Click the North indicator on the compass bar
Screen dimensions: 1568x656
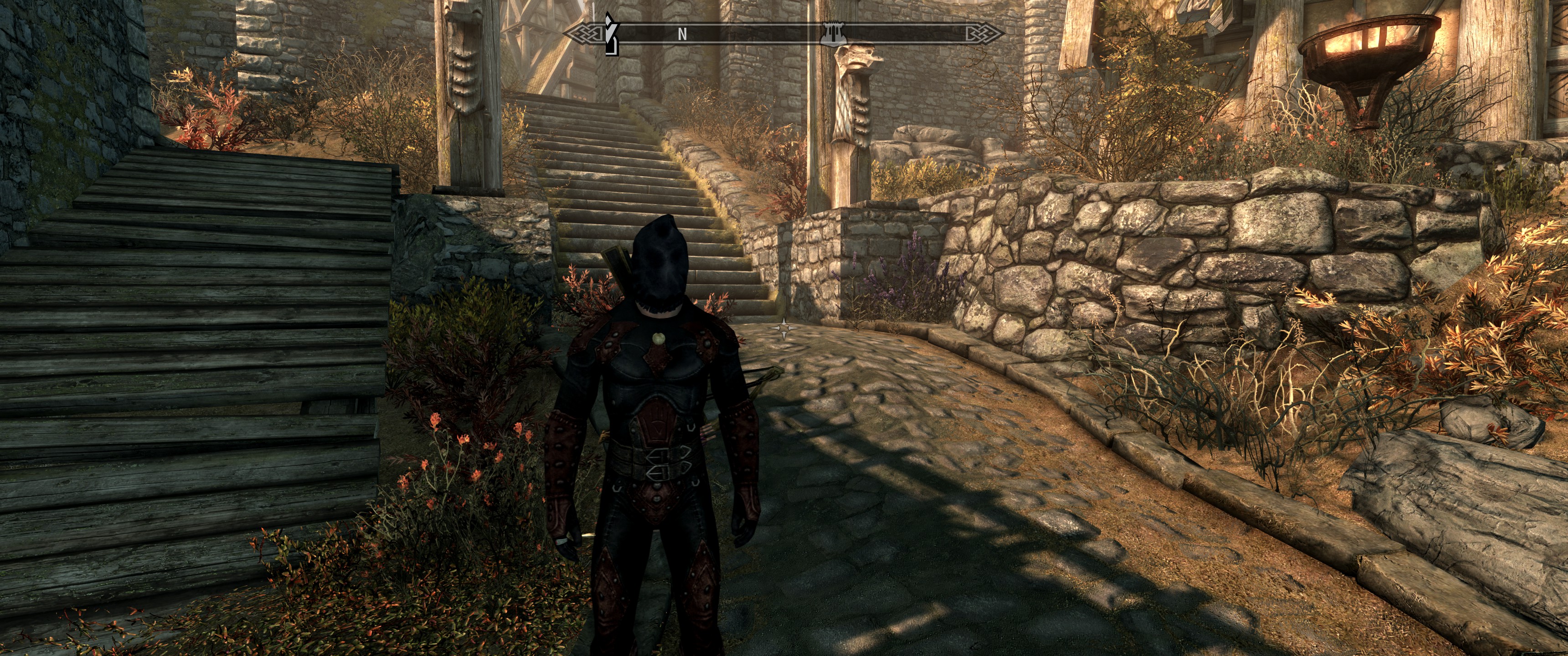point(682,35)
